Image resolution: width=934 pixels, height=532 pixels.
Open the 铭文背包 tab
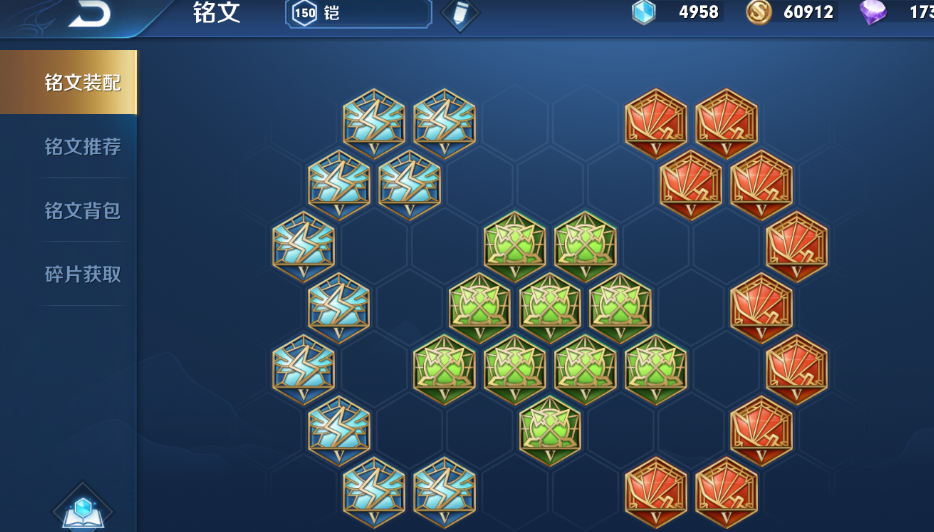coord(82,210)
